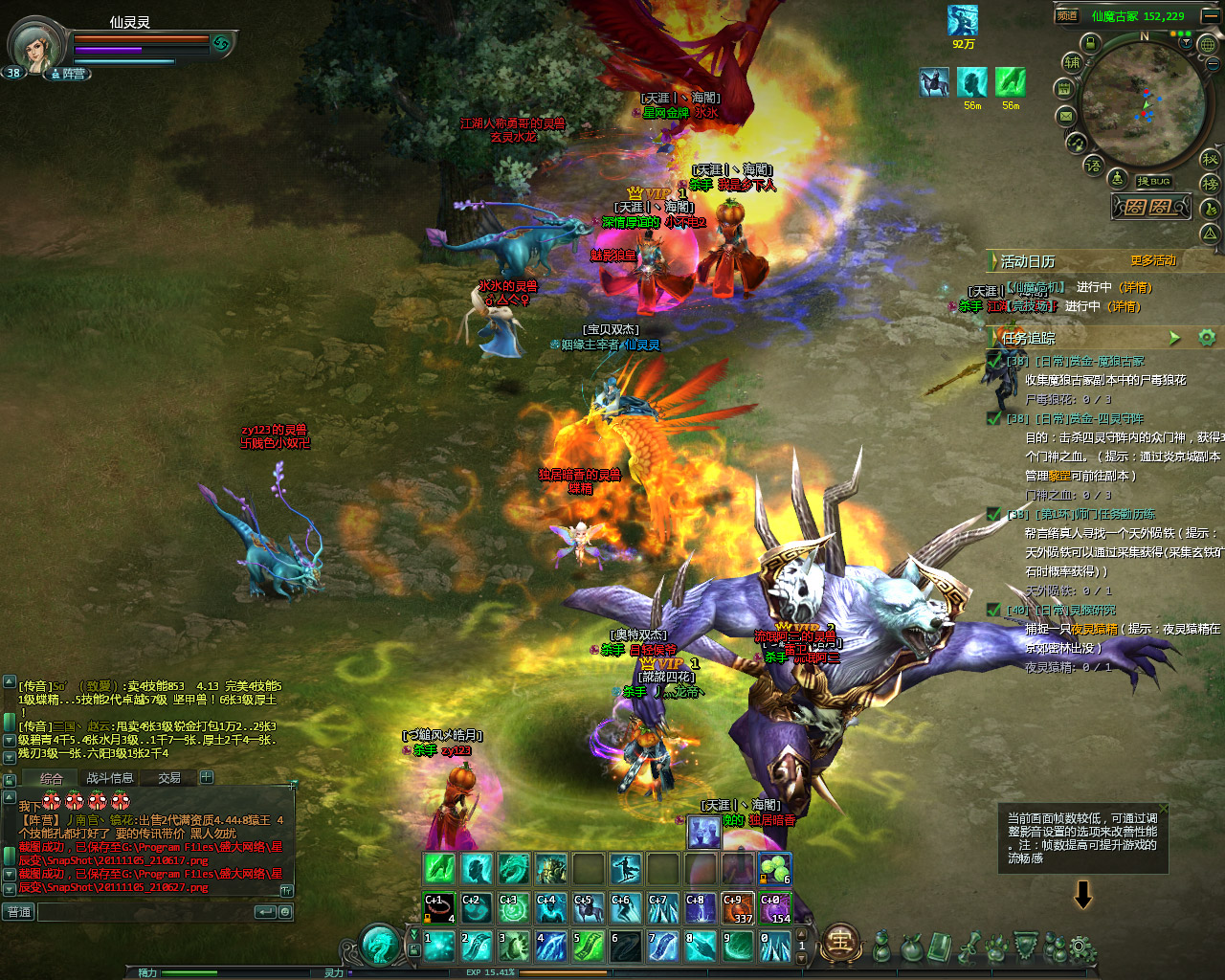Add a new chat tab with plus button
Image resolution: width=1225 pixels, height=980 pixels.
pyautogui.click(x=207, y=777)
